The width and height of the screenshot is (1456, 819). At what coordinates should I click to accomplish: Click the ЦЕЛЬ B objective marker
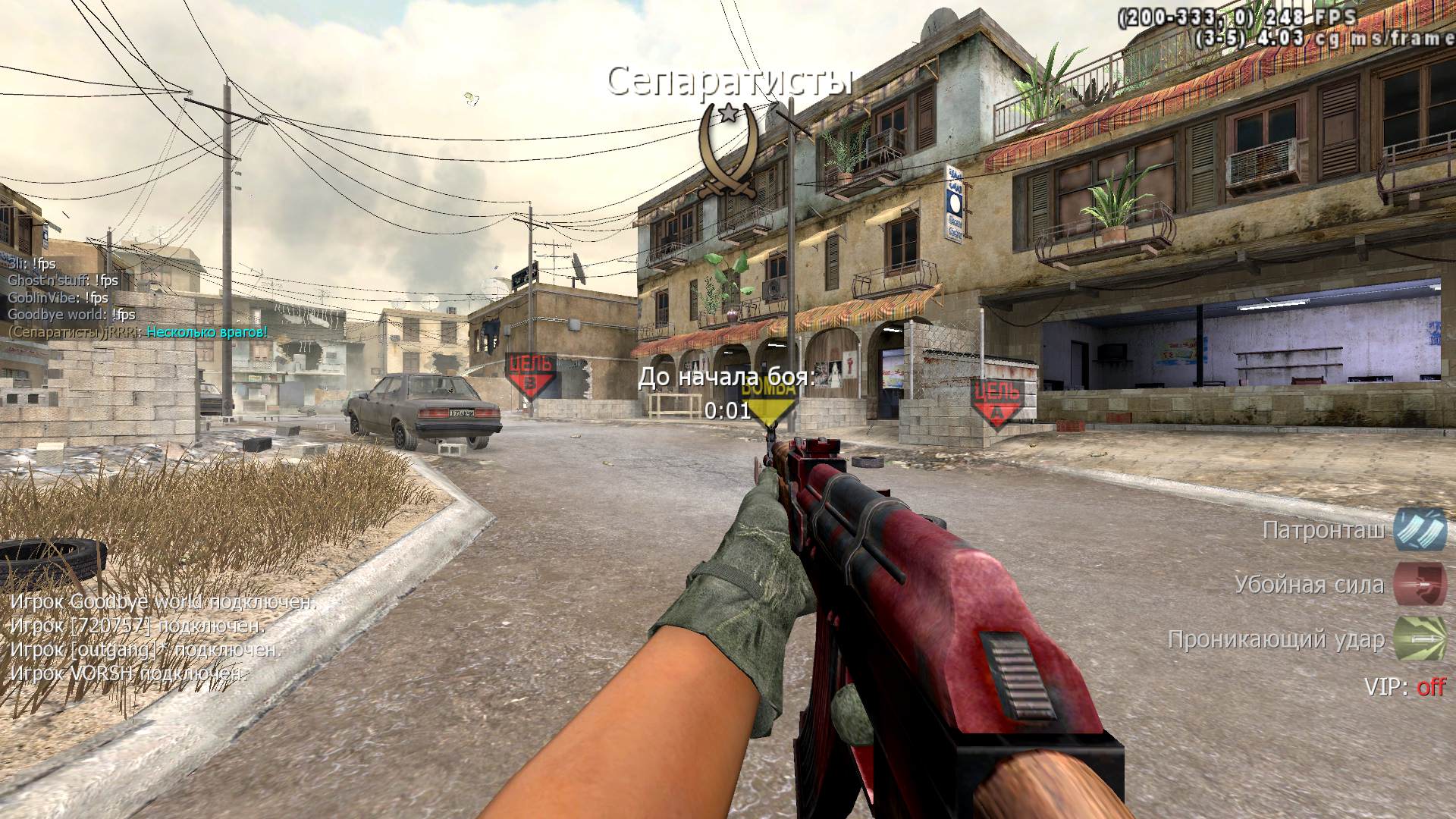coord(531,375)
